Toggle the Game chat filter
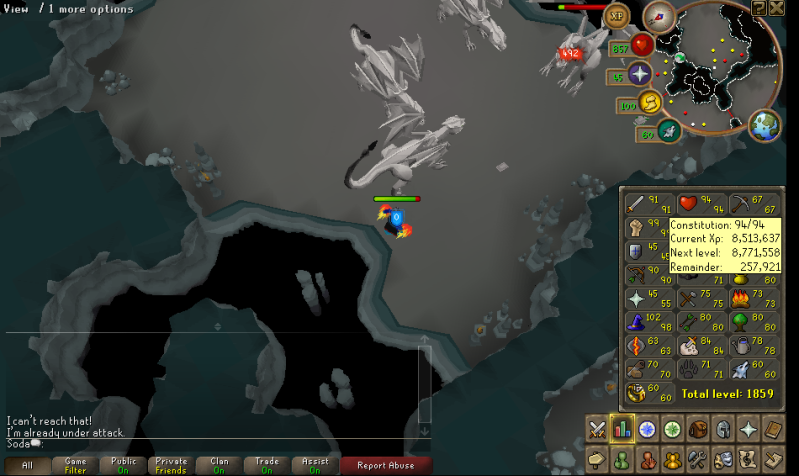The image size is (799, 476). pyautogui.click(x=76, y=465)
